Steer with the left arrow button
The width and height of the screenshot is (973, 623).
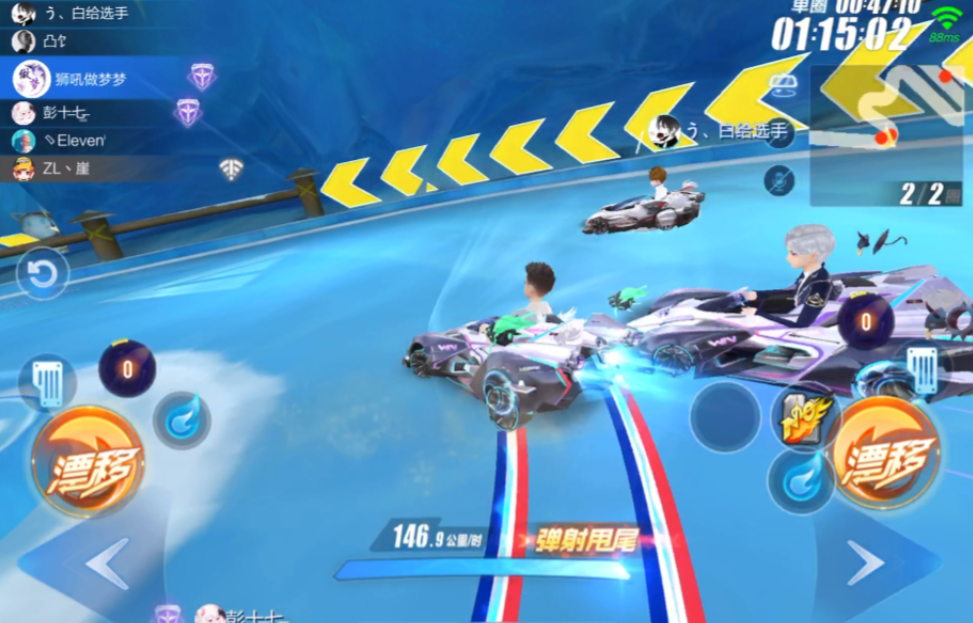pyautogui.click(x=107, y=563)
